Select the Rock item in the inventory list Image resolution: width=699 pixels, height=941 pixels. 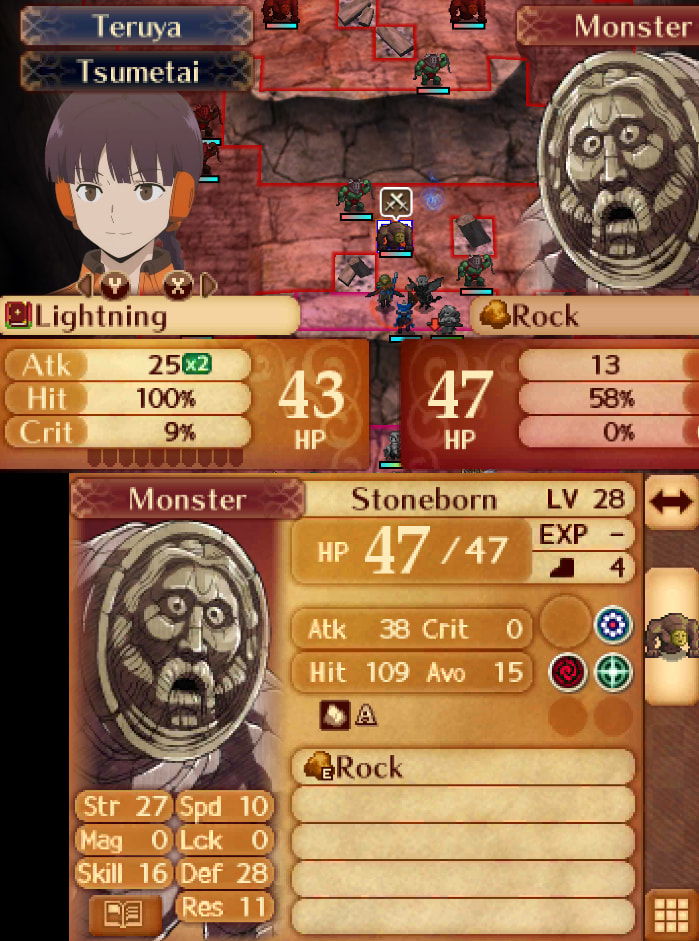(x=463, y=767)
